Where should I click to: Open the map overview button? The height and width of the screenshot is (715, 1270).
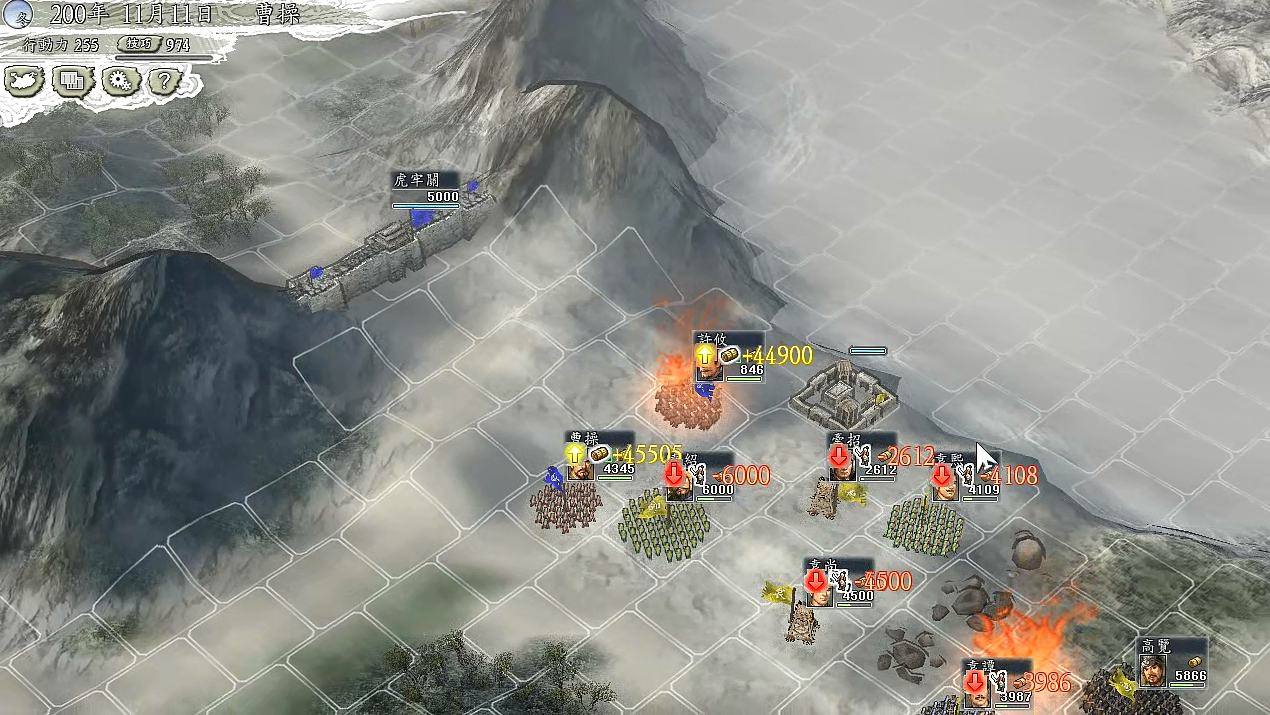point(25,81)
